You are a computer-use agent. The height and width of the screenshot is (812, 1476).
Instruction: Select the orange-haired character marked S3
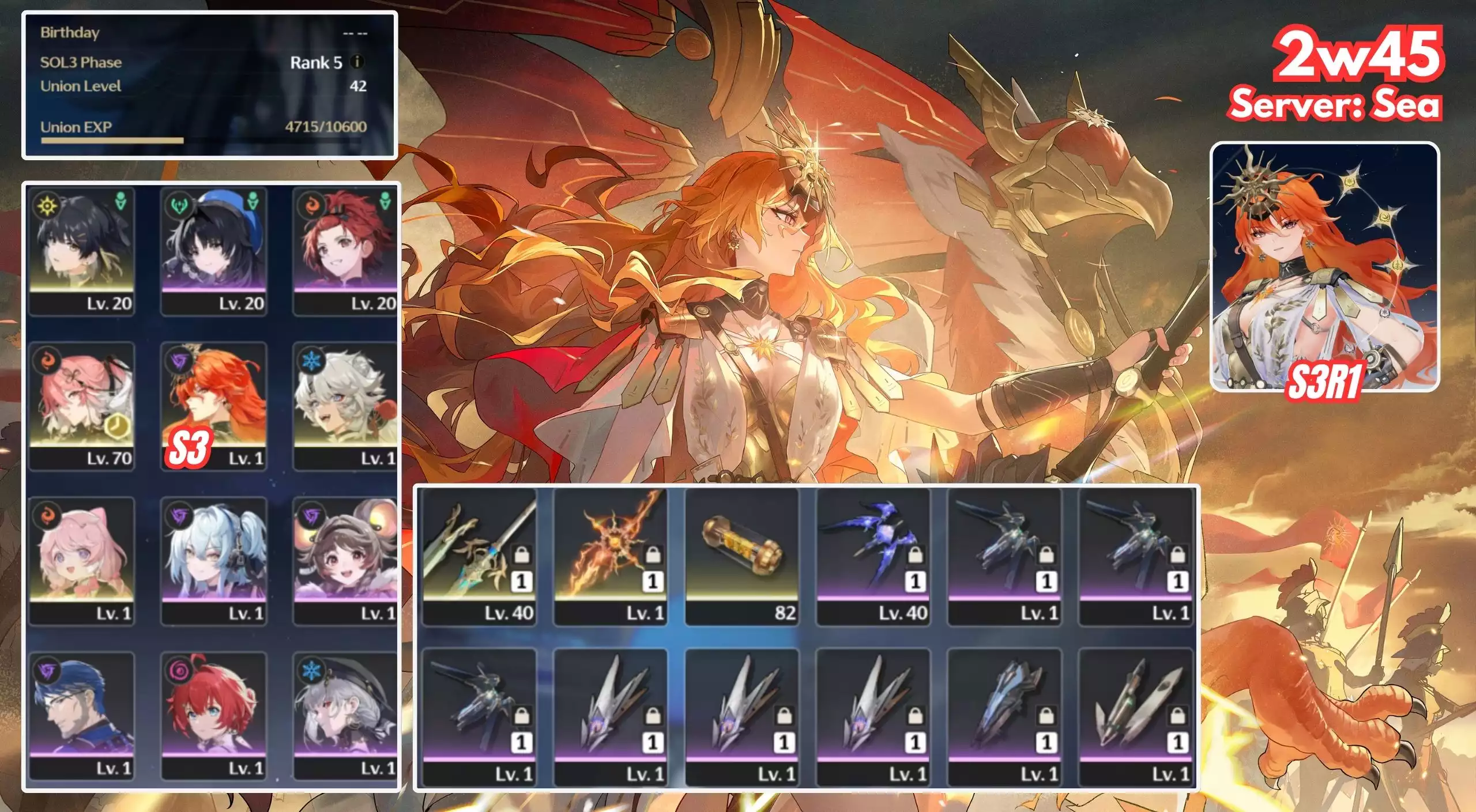(x=214, y=406)
